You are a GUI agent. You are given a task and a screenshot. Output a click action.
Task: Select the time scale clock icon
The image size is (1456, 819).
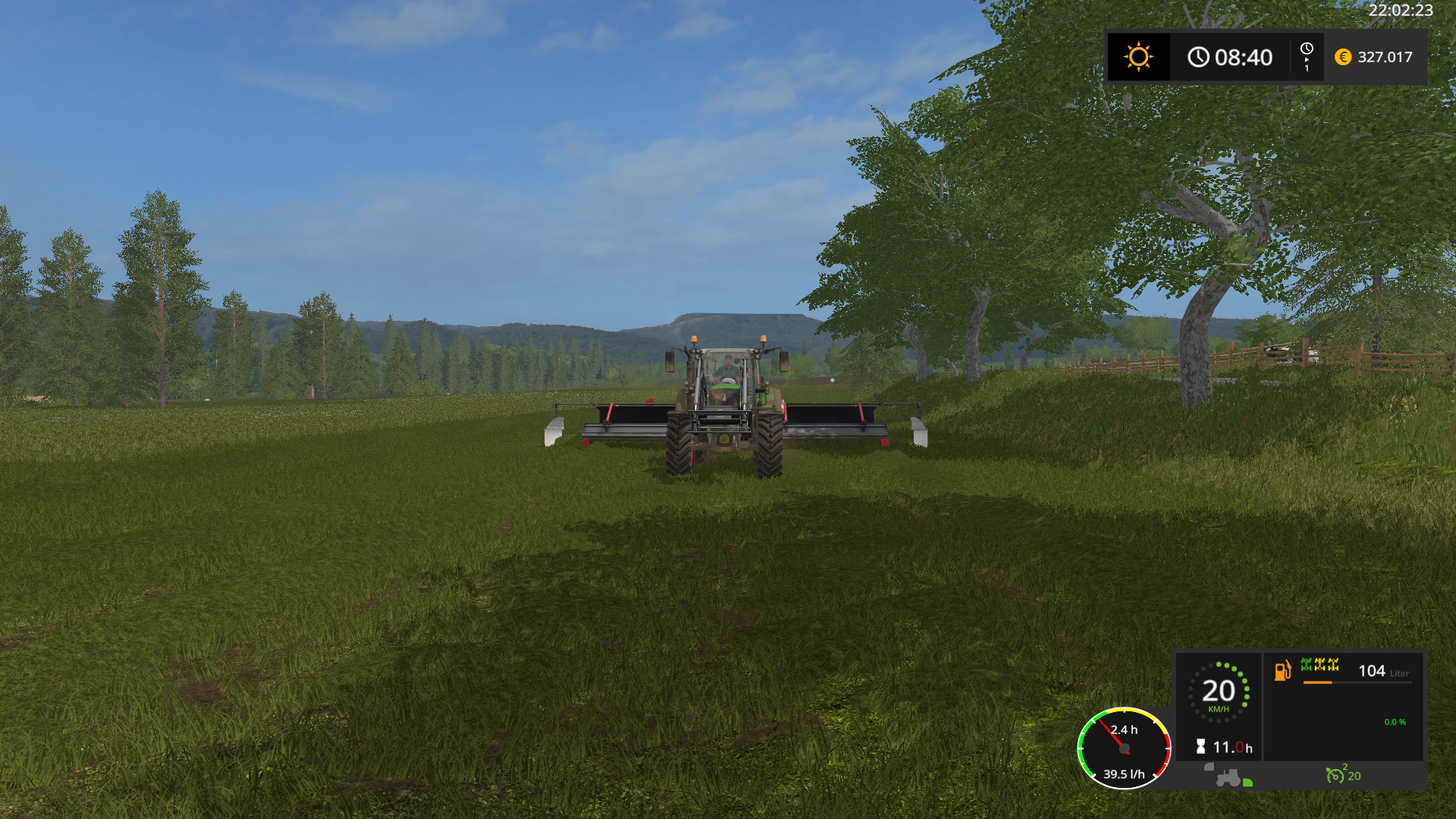point(1306,50)
